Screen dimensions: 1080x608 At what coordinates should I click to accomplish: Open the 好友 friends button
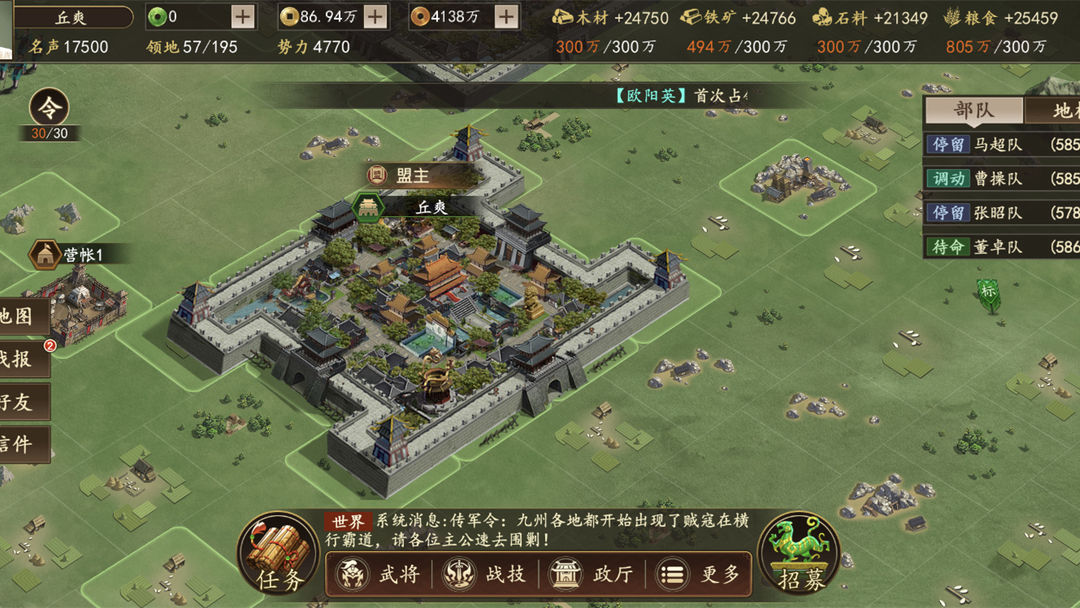[22, 402]
